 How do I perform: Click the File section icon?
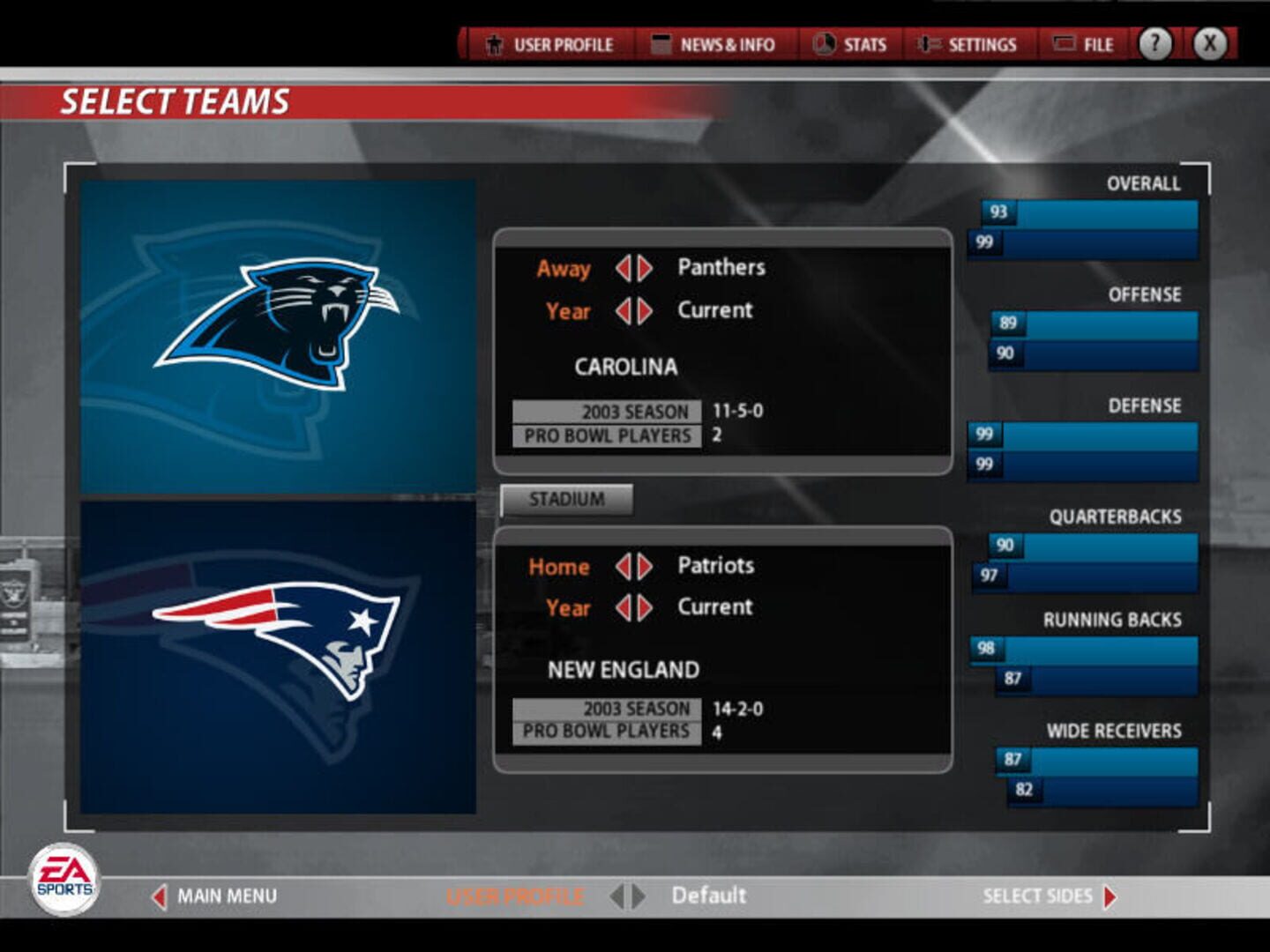[x=1063, y=43]
